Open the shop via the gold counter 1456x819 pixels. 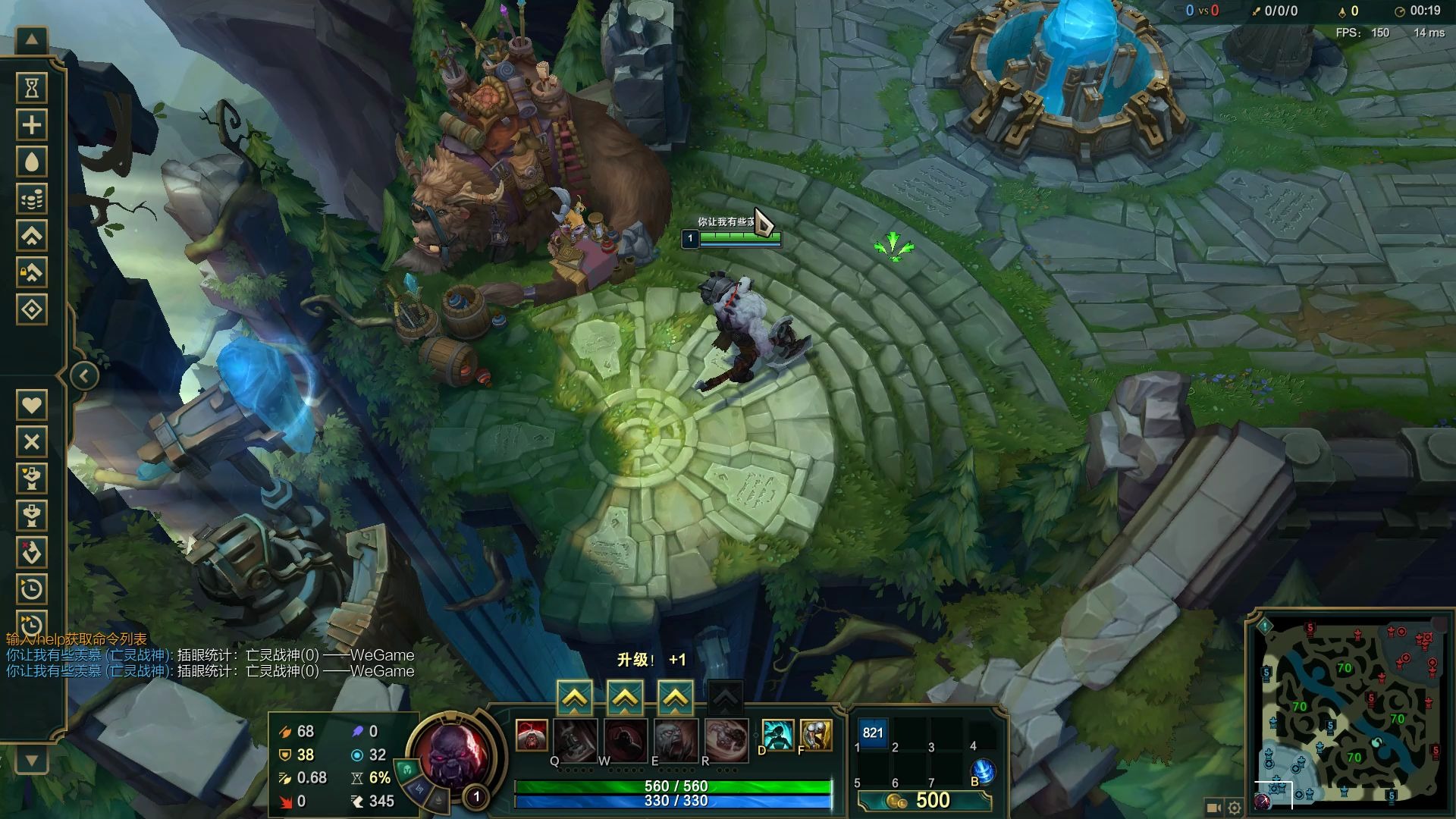point(925,801)
